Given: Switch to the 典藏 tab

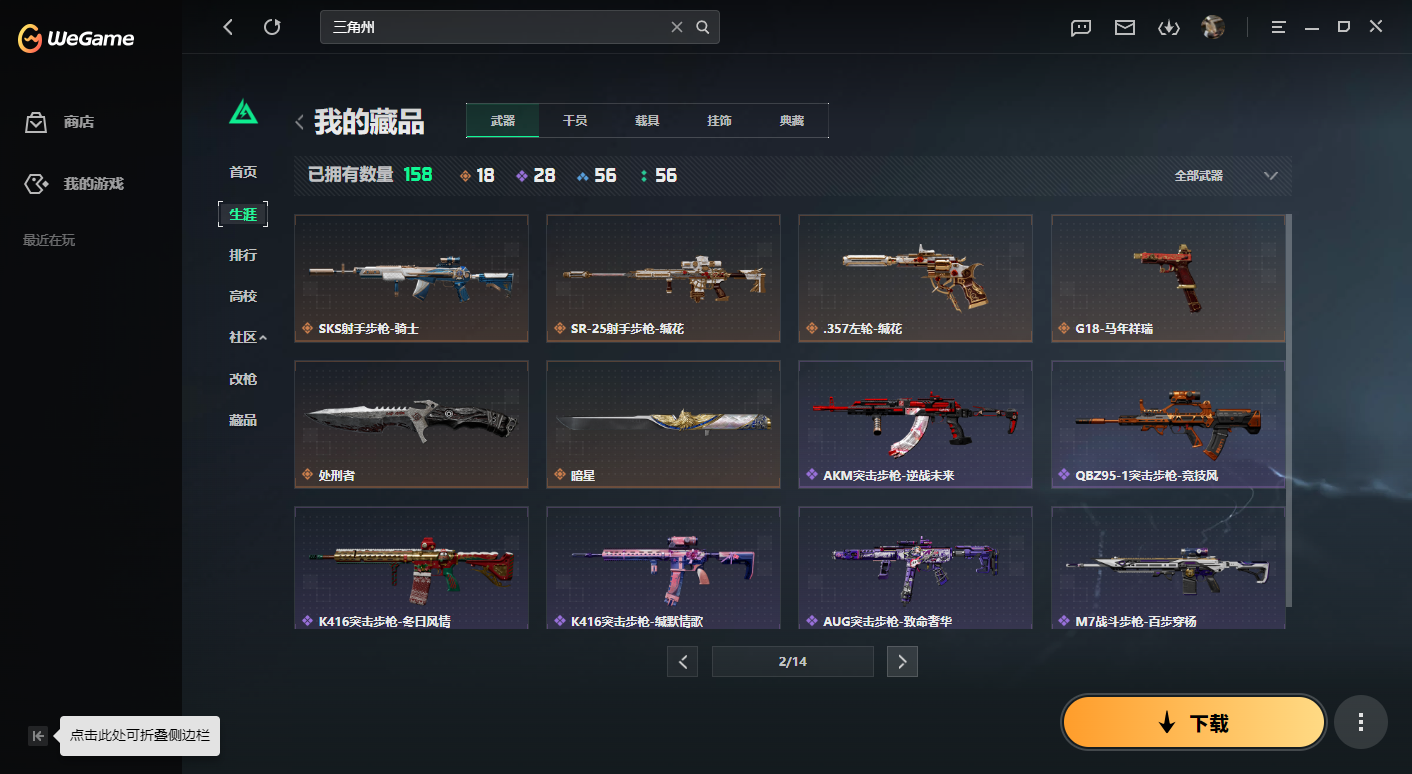Looking at the screenshot, I should [x=793, y=120].
